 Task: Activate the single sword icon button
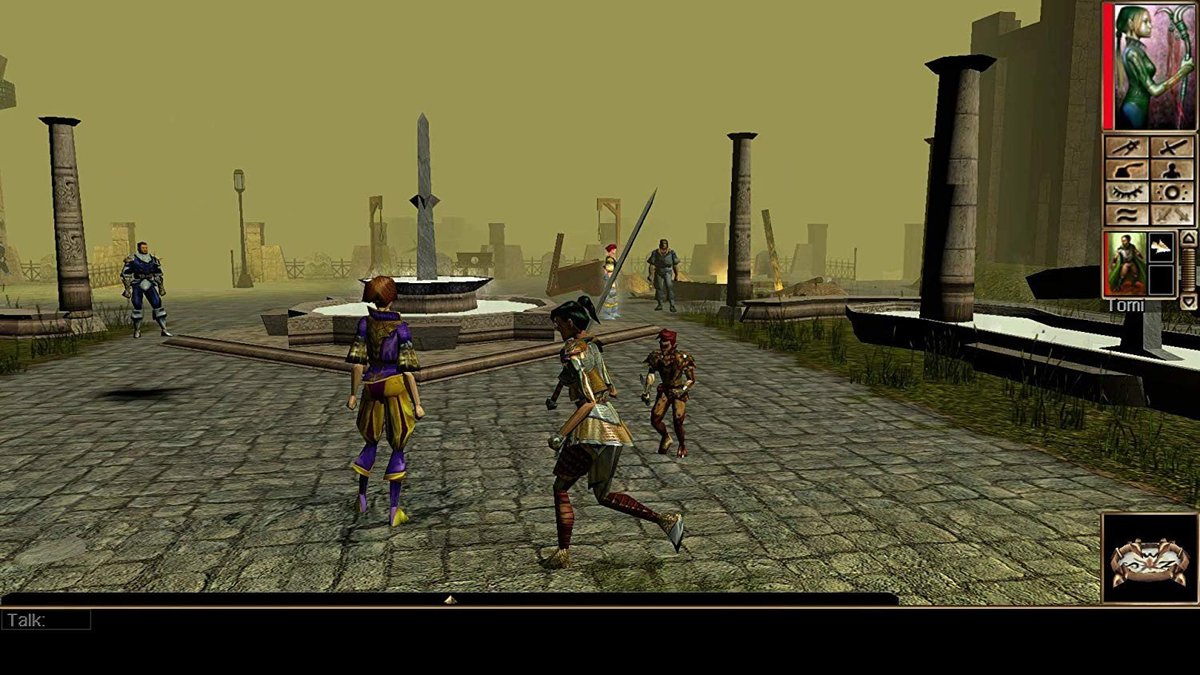[1172, 148]
